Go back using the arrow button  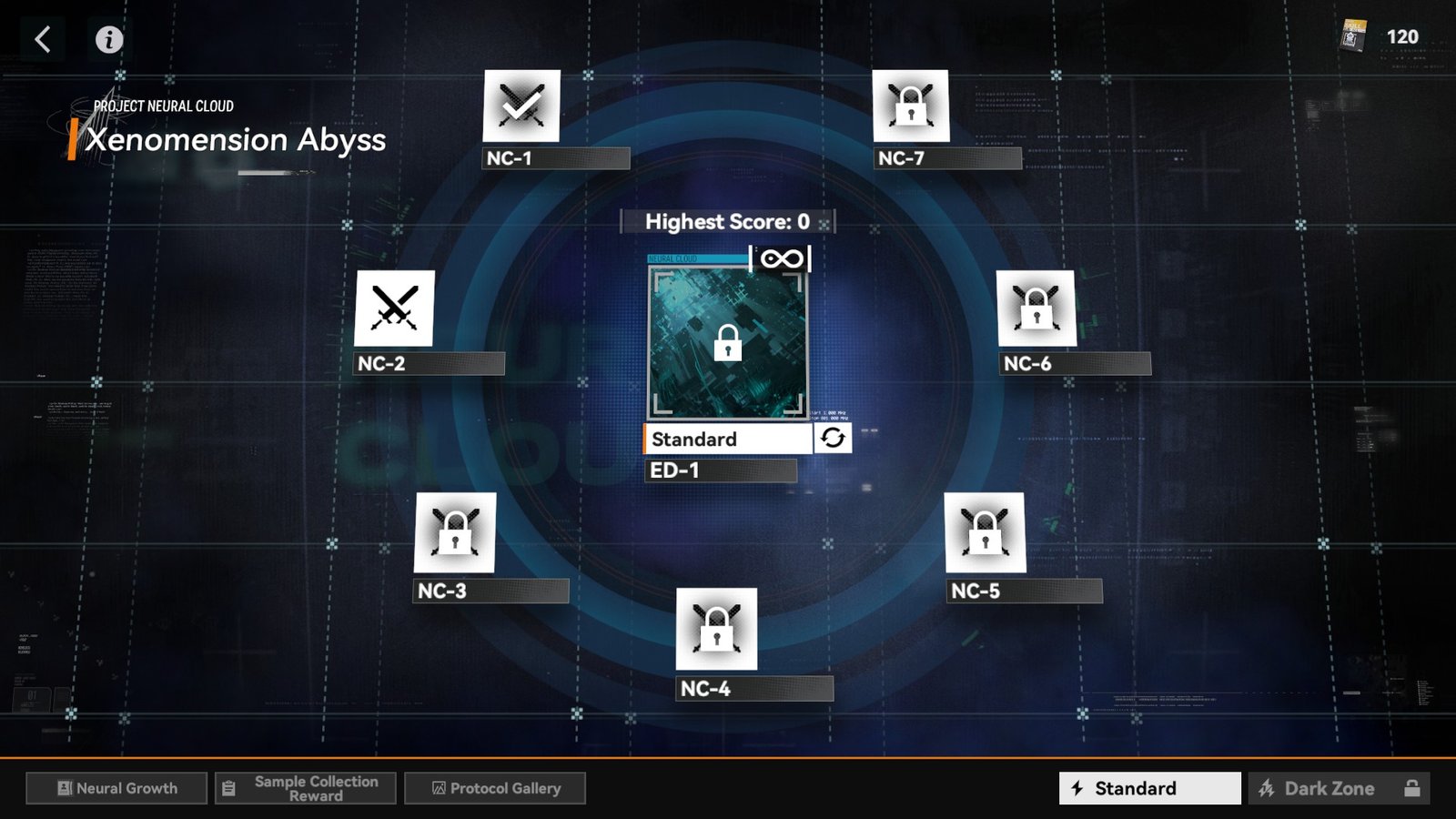pos(43,39)
